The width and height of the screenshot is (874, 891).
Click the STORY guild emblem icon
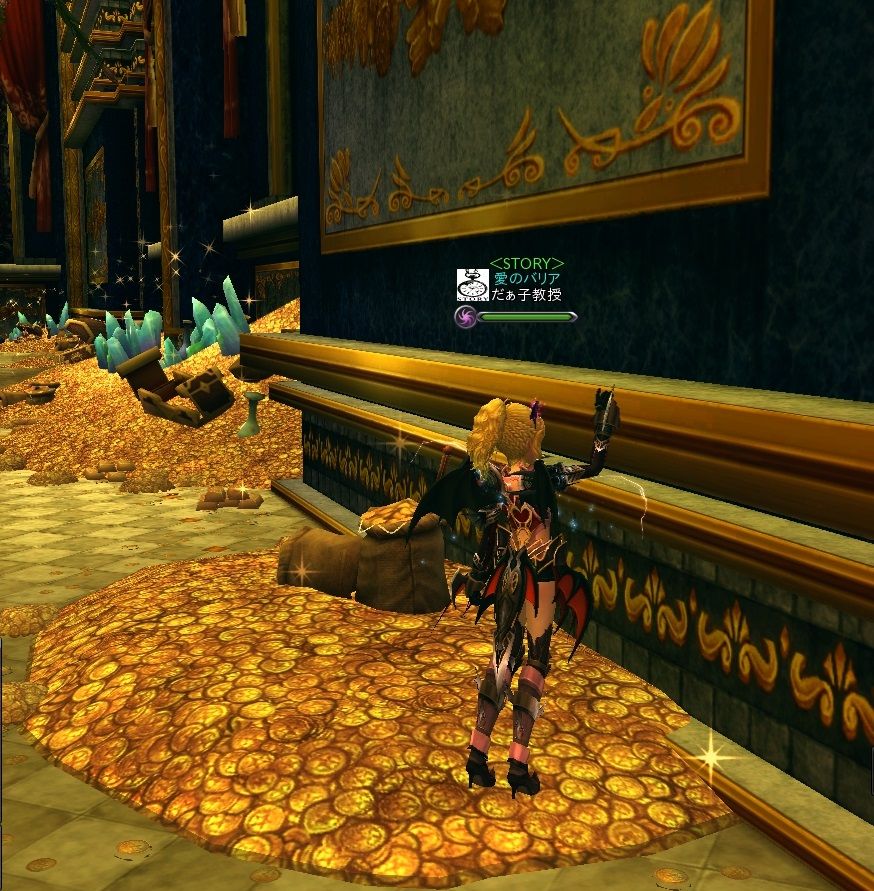[472, 285]
